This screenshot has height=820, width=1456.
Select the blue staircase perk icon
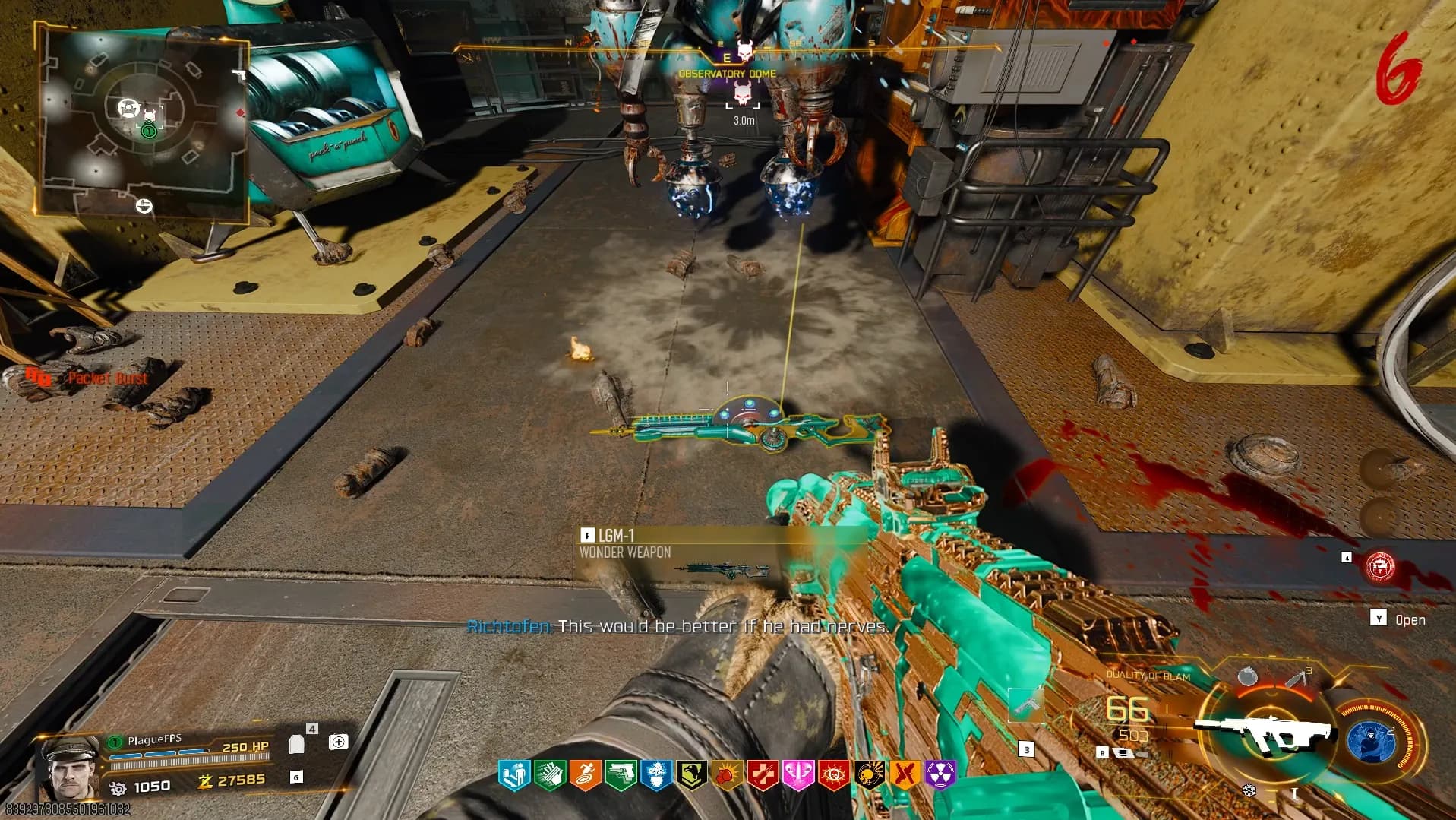(x=513, y=775)
